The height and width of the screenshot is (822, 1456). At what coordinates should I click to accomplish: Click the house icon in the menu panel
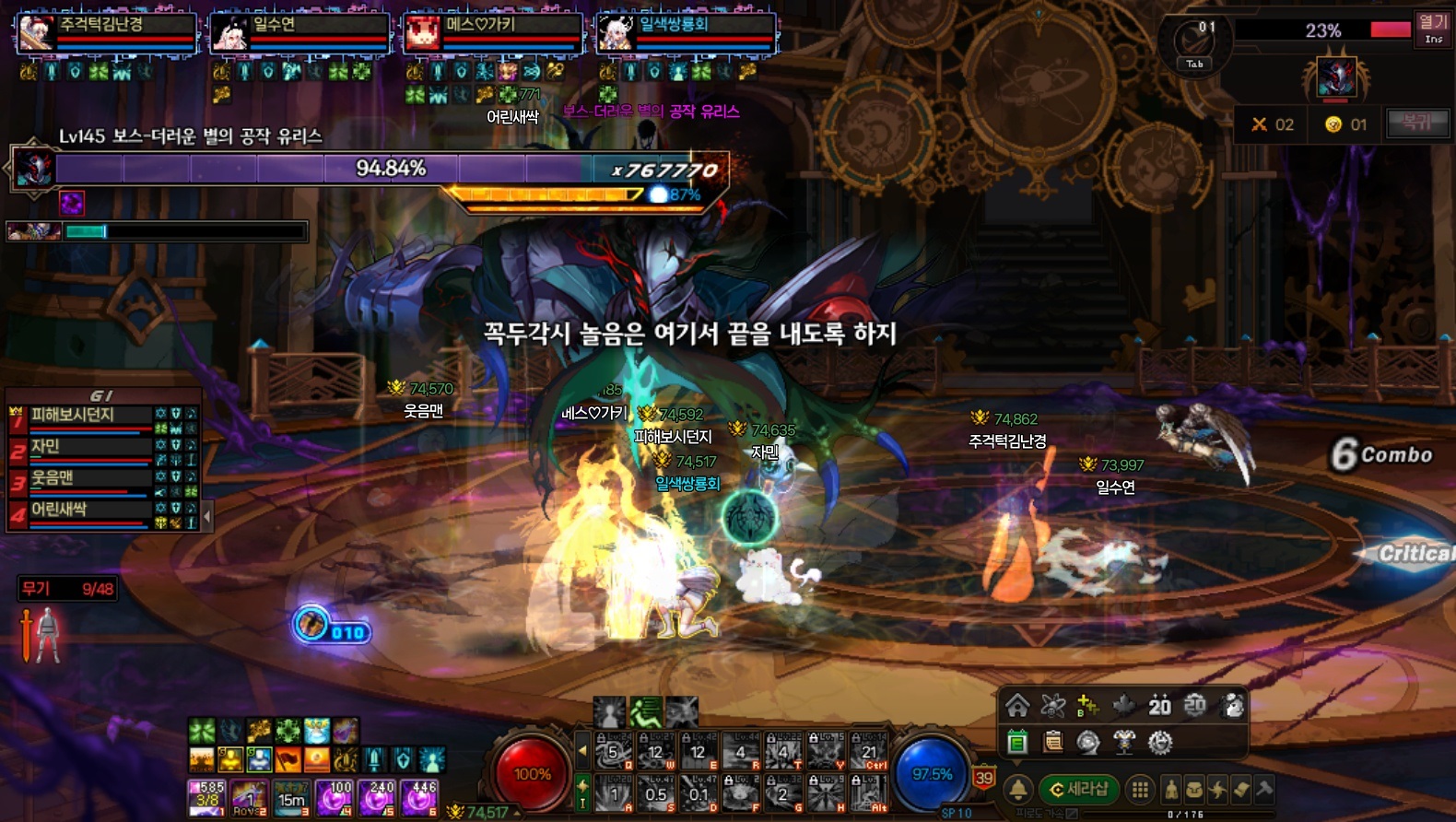(1017, 706)
